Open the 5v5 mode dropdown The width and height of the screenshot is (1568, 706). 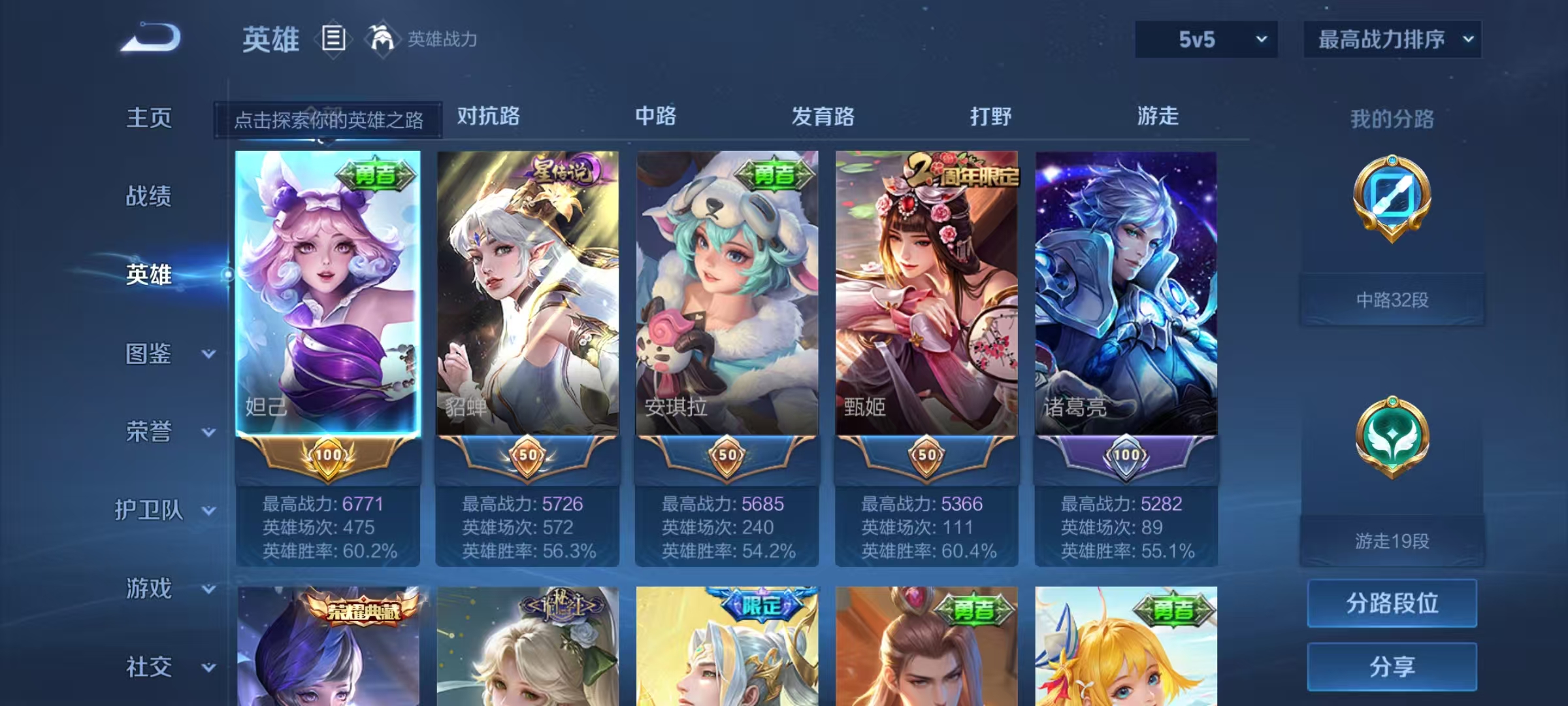click(1205, 39)
